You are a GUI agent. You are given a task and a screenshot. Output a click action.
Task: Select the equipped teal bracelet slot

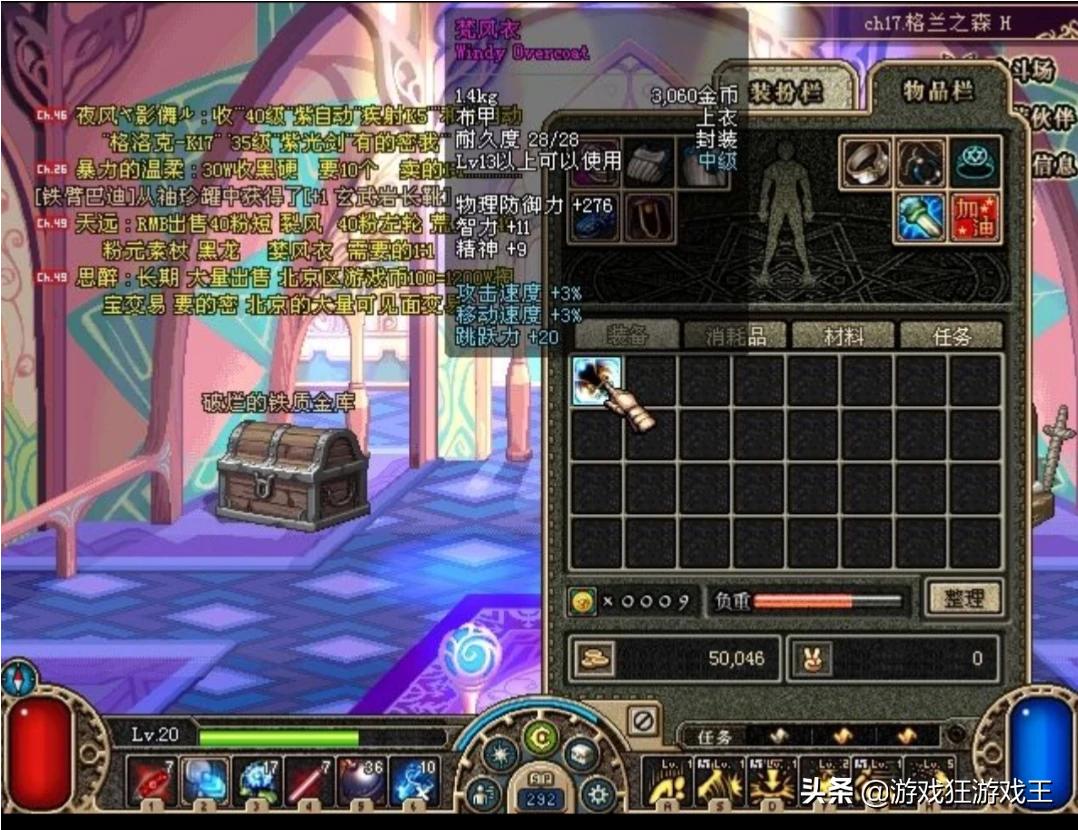[x=974, y=162]
